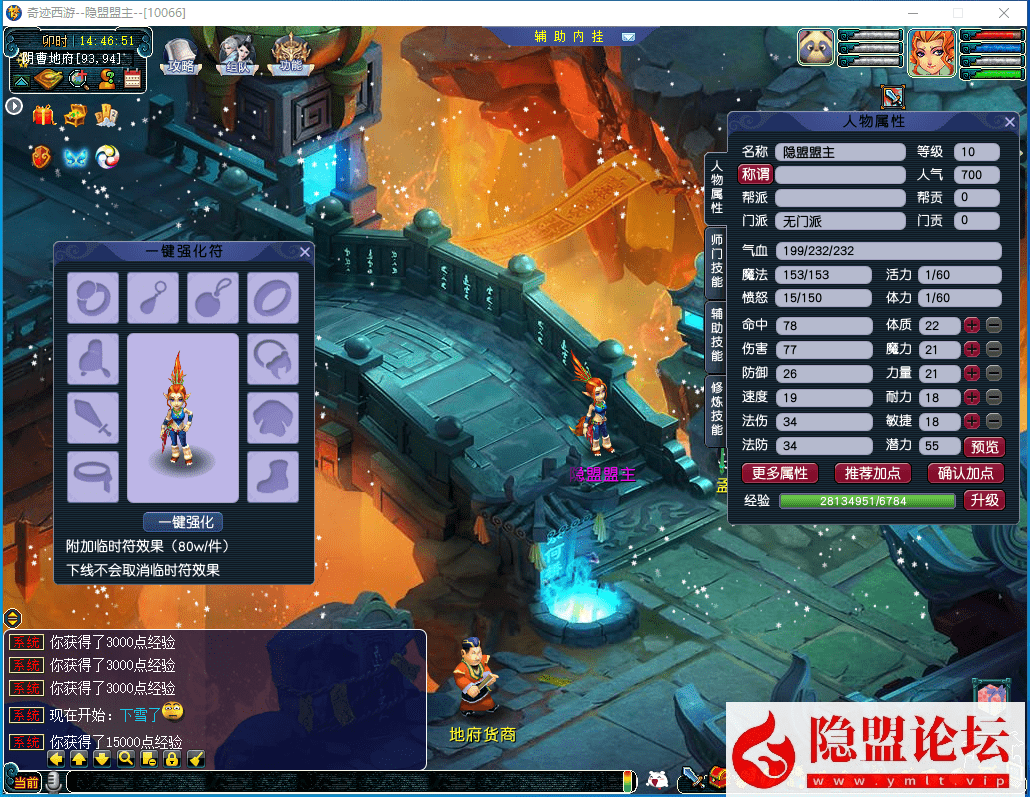The image size is (1030, 797).
Task: Click 升级 to level up
Action: pyautogui.click(x=983, y=500)
